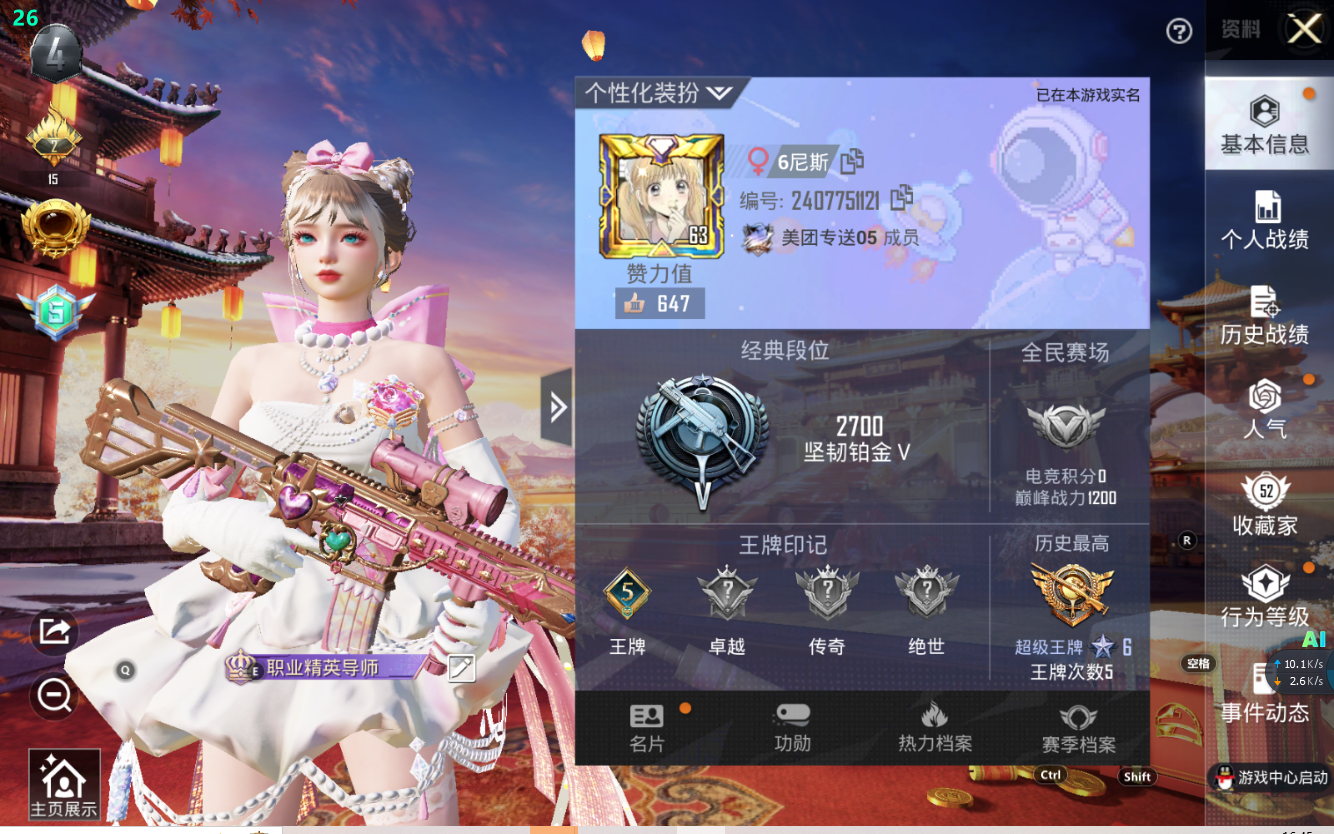Close the profile screen
The image size is (1334, 834).
pos(1304,29)
